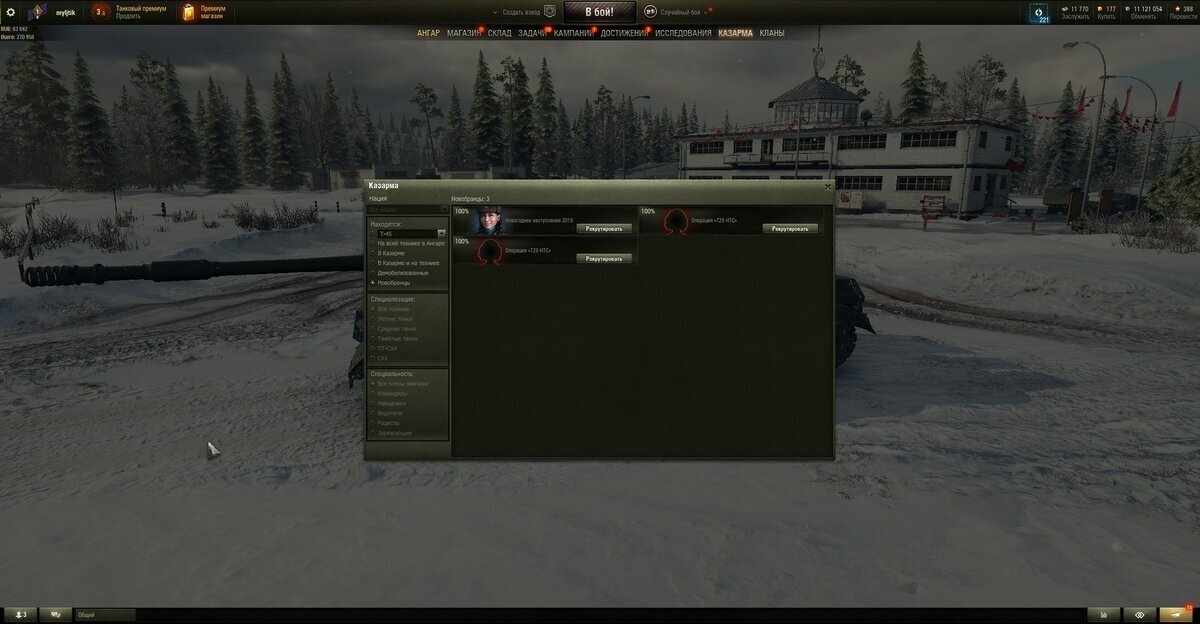The width and height of the screenshot is (1200, 624).
Task: Start battle with the «В бой!» button
Action: [599, 12]
